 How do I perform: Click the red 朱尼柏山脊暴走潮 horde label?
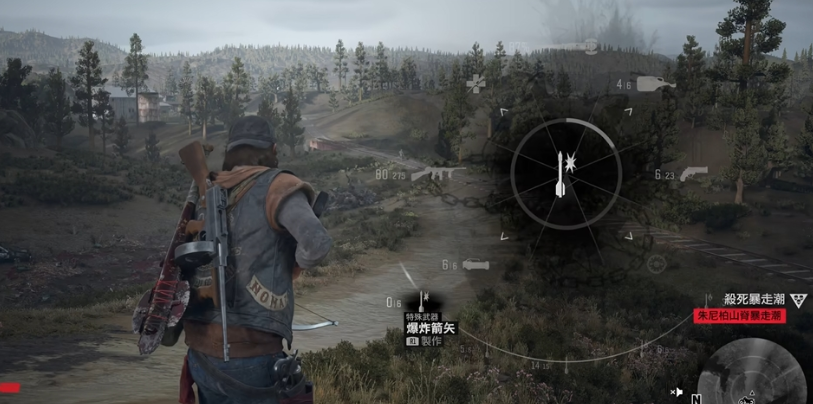740,315
